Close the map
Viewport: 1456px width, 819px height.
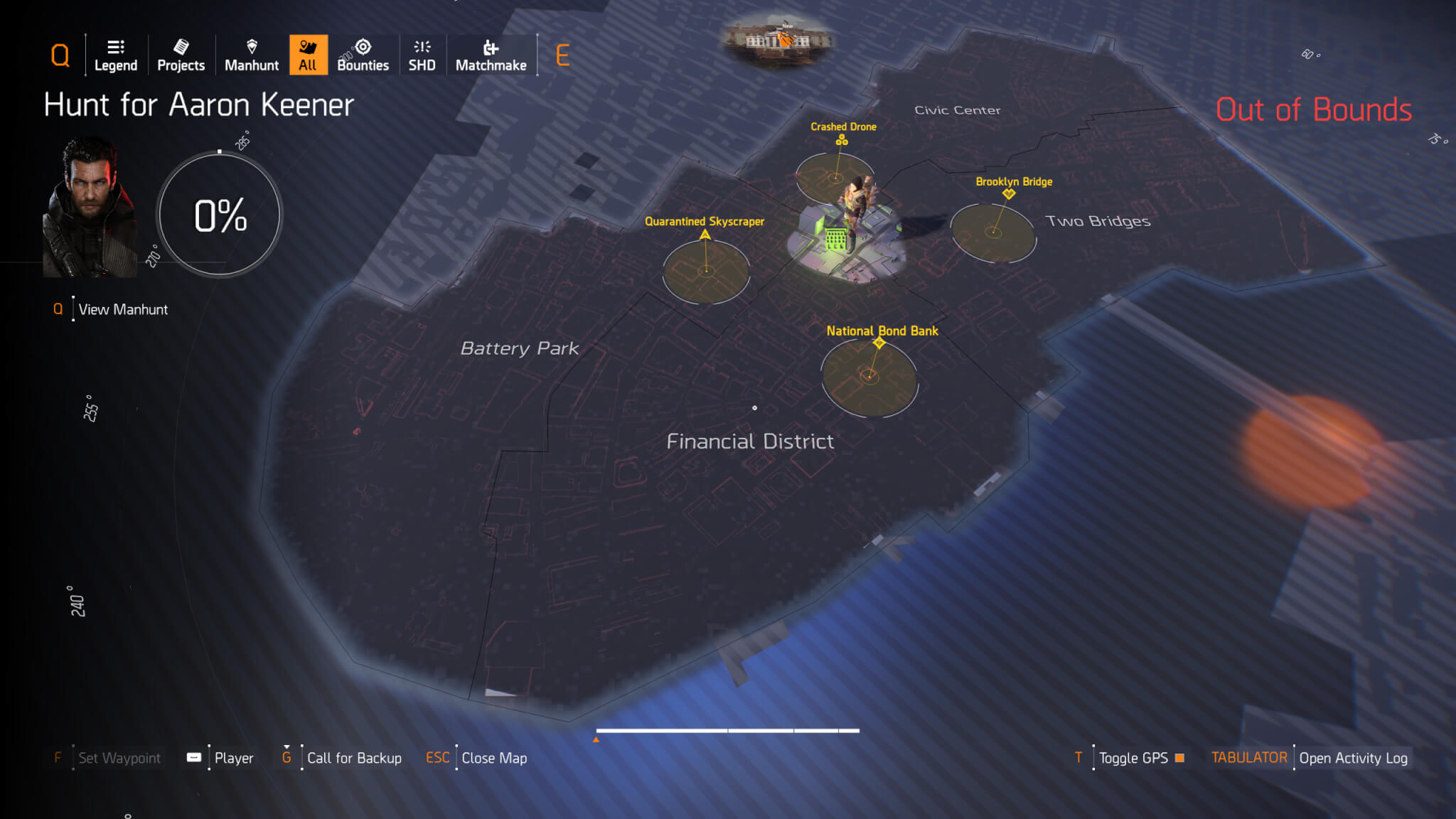point(494,758)
